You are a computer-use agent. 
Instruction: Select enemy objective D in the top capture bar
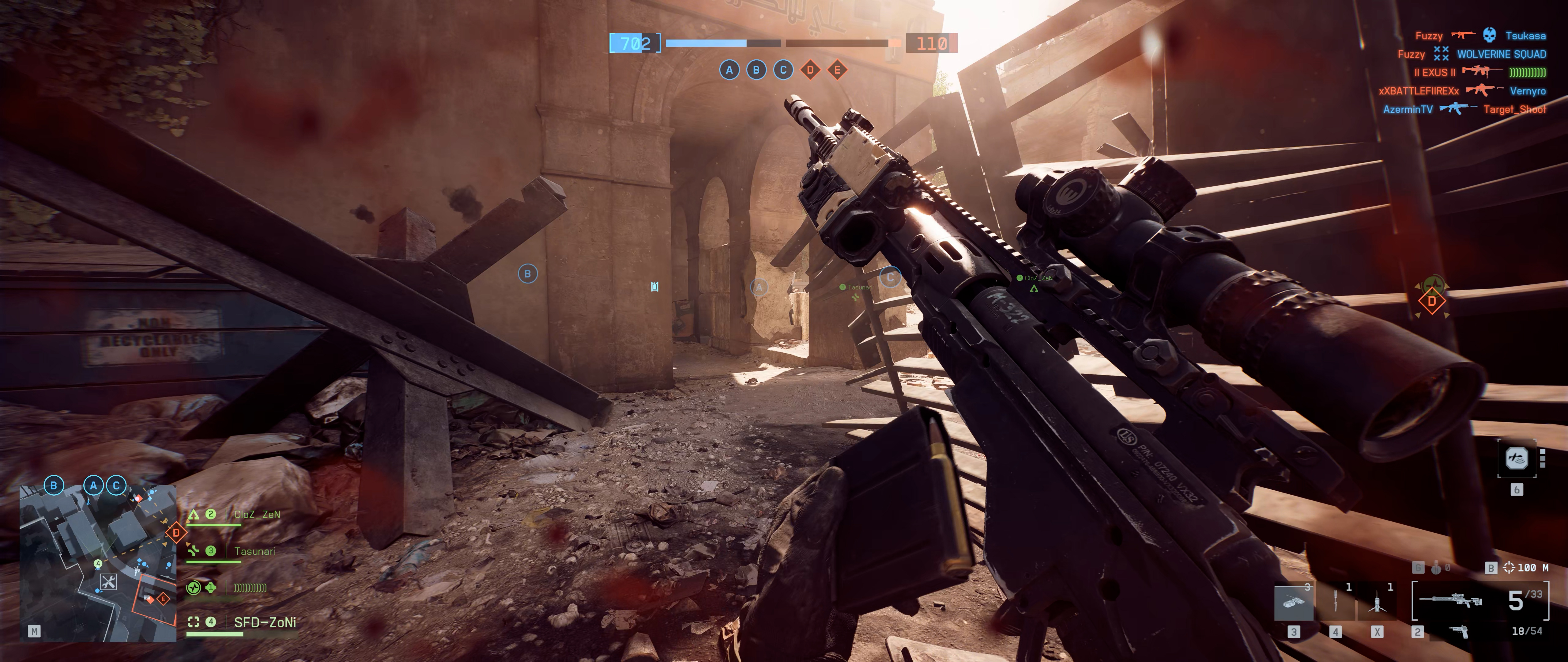coord(810,70)
